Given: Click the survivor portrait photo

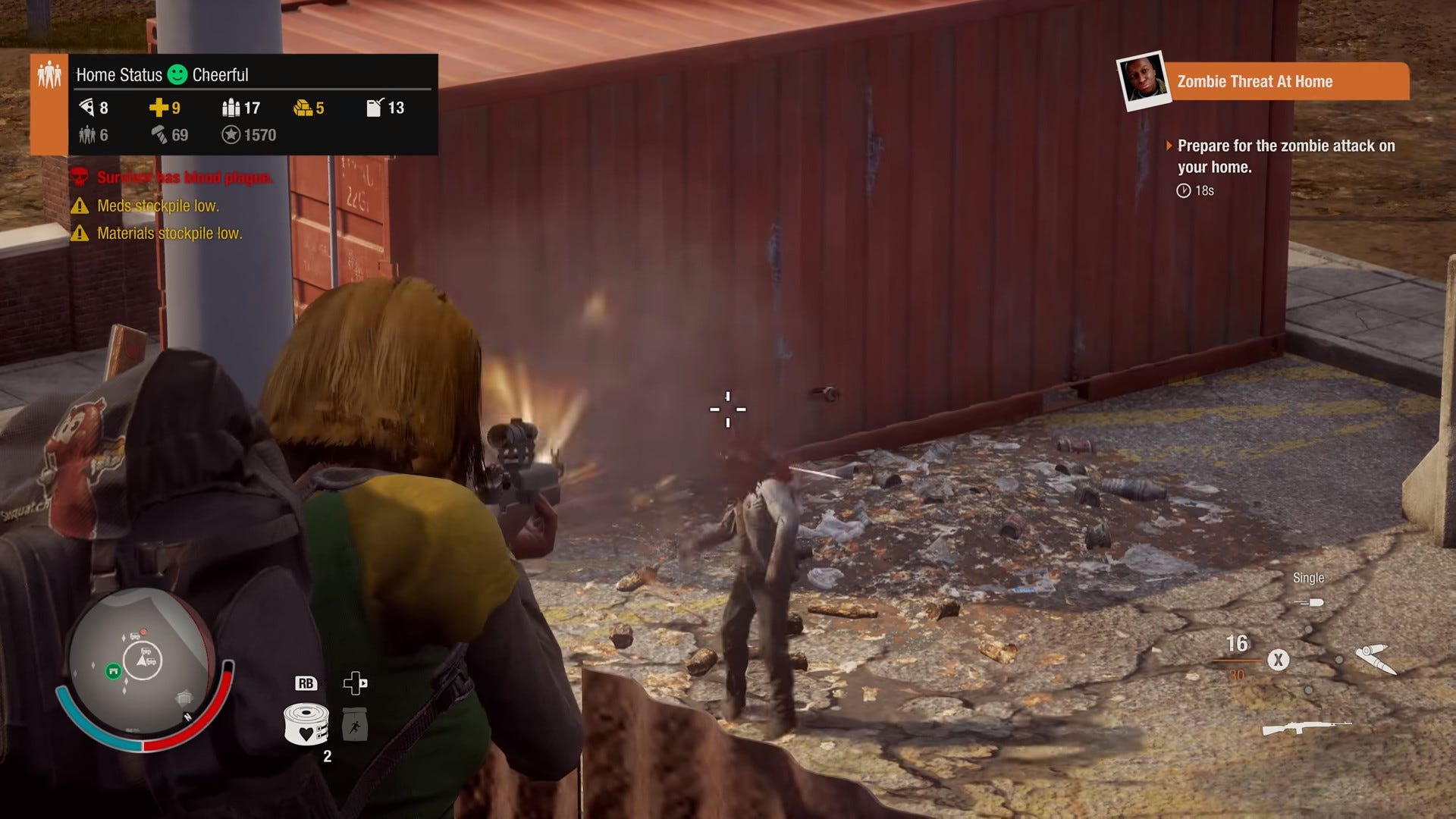Looking at the screenshot, I should [x=1144, y=80].
